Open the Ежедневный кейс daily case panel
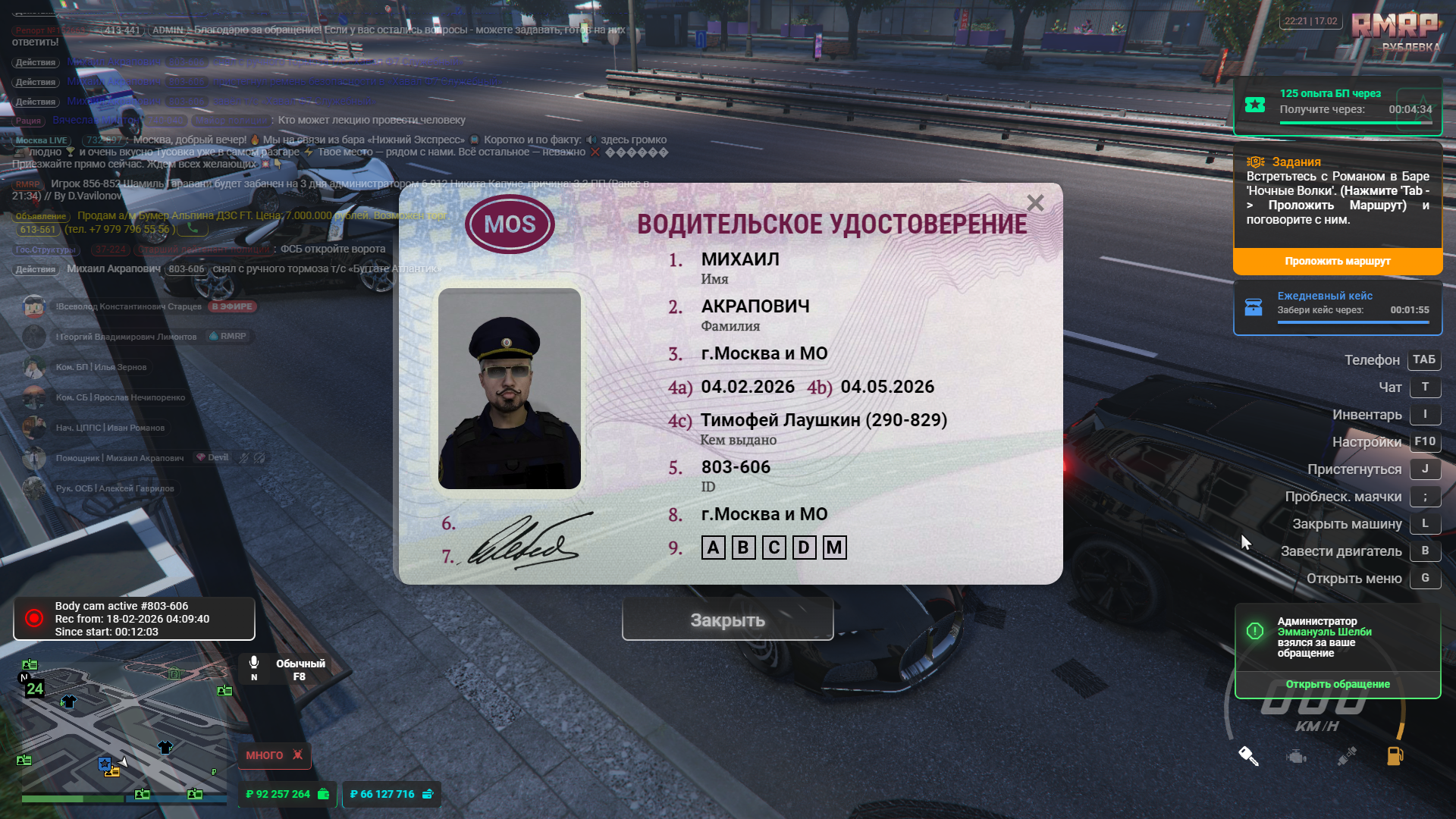The image size is (1456, 819). [x=1337, y=307]
